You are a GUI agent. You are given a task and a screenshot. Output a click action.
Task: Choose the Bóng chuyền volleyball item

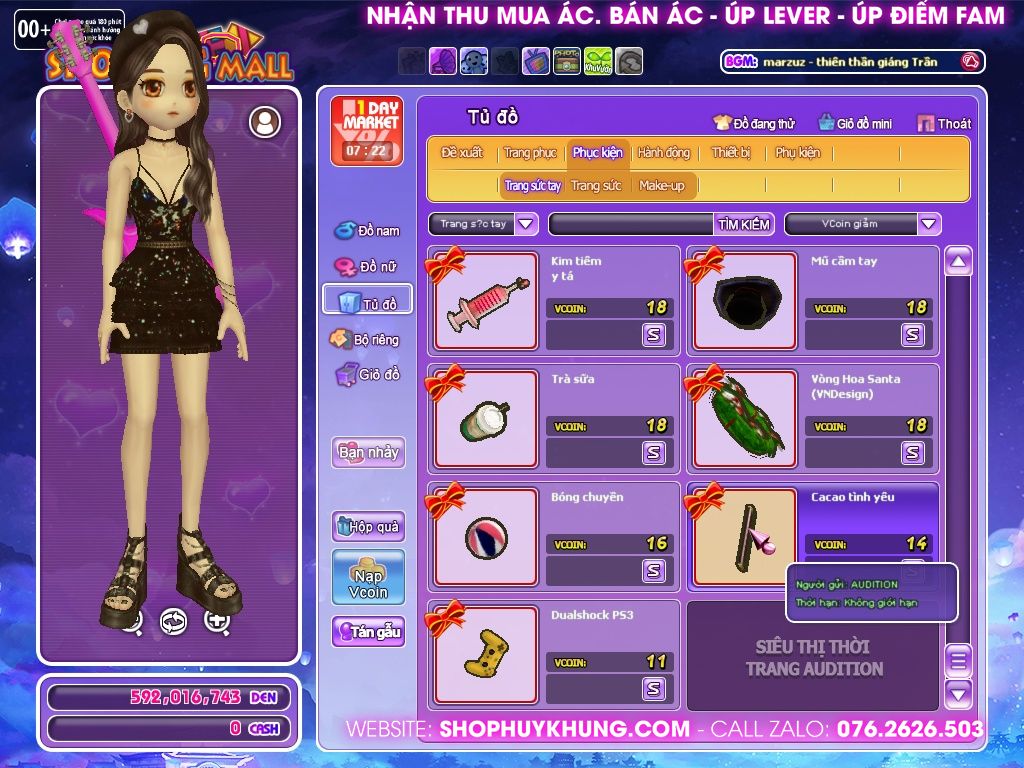coord(487,537)
